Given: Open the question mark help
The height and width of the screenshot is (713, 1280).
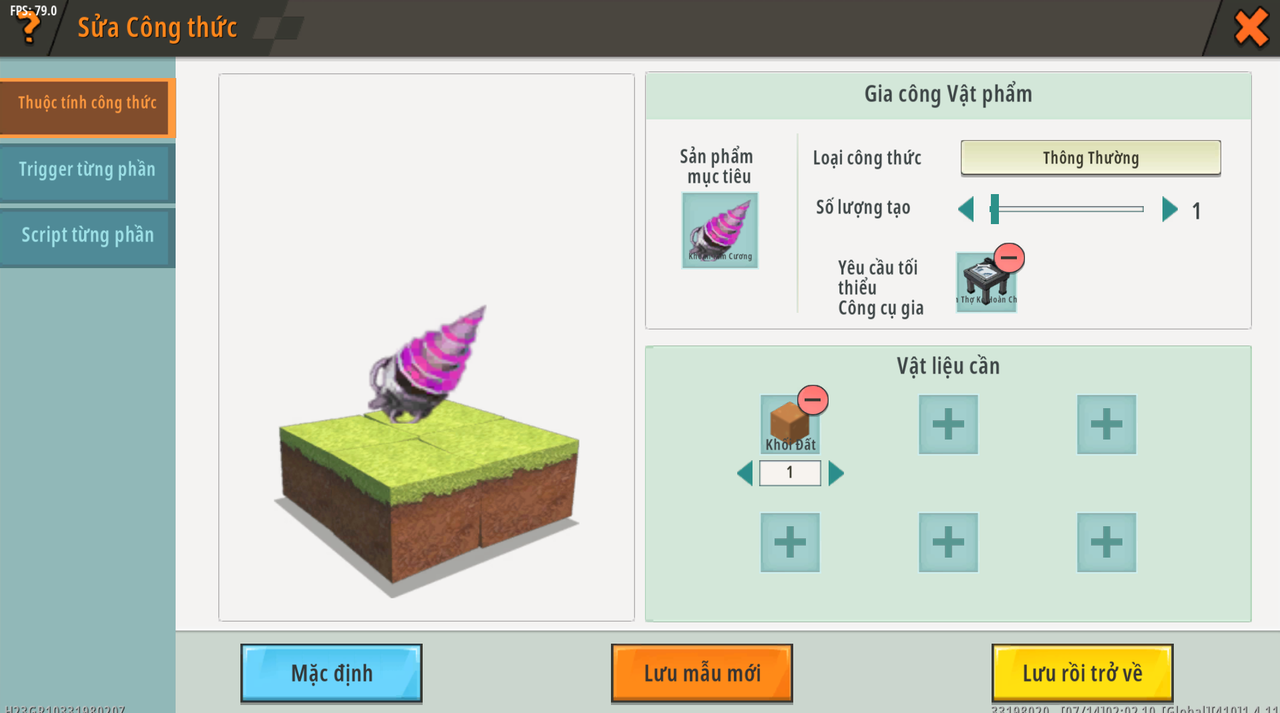Looking at the screenshot, I should (29, 27).
